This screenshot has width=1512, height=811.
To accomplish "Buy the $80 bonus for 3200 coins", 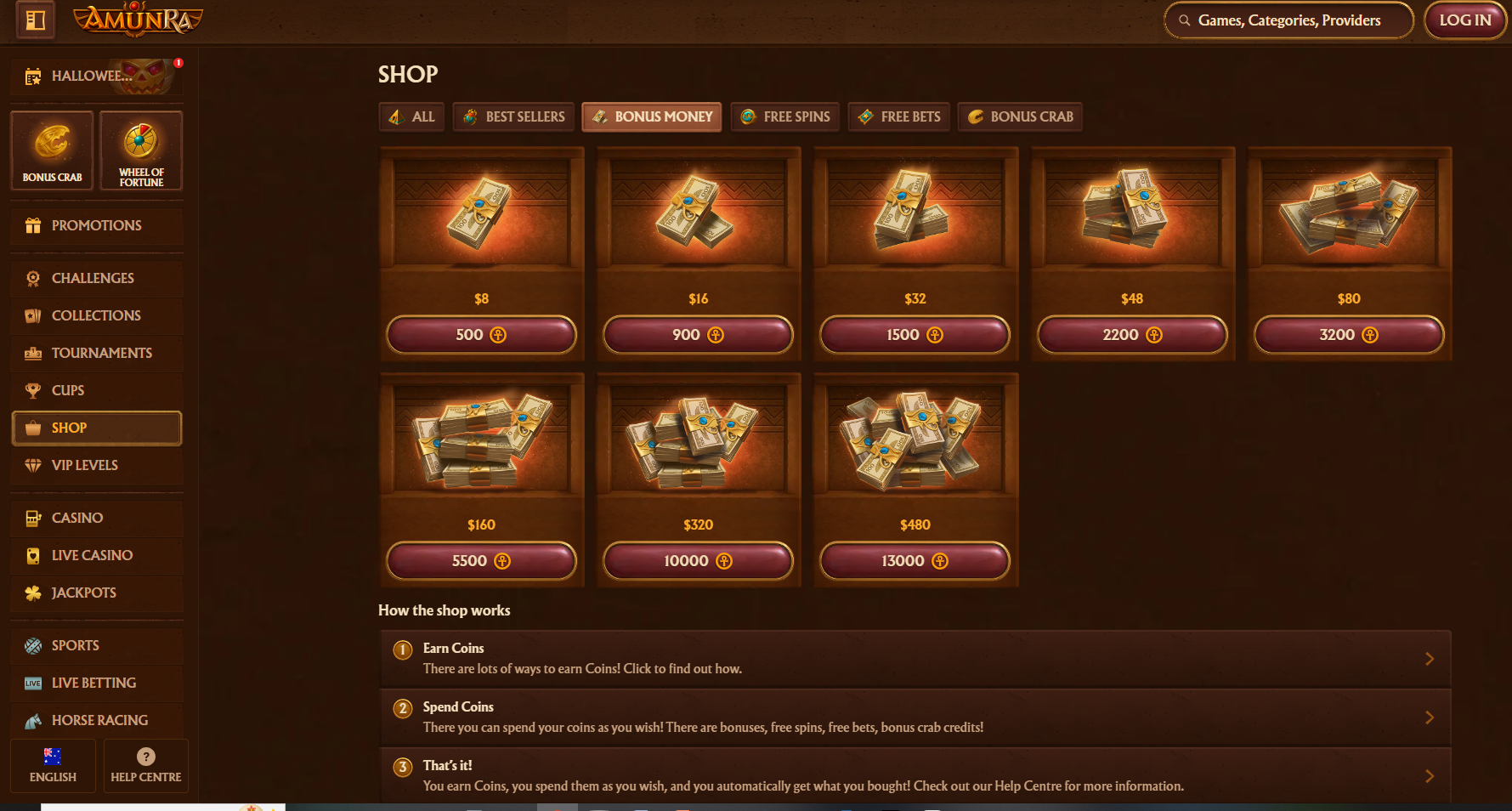I will pos(1348,335).
